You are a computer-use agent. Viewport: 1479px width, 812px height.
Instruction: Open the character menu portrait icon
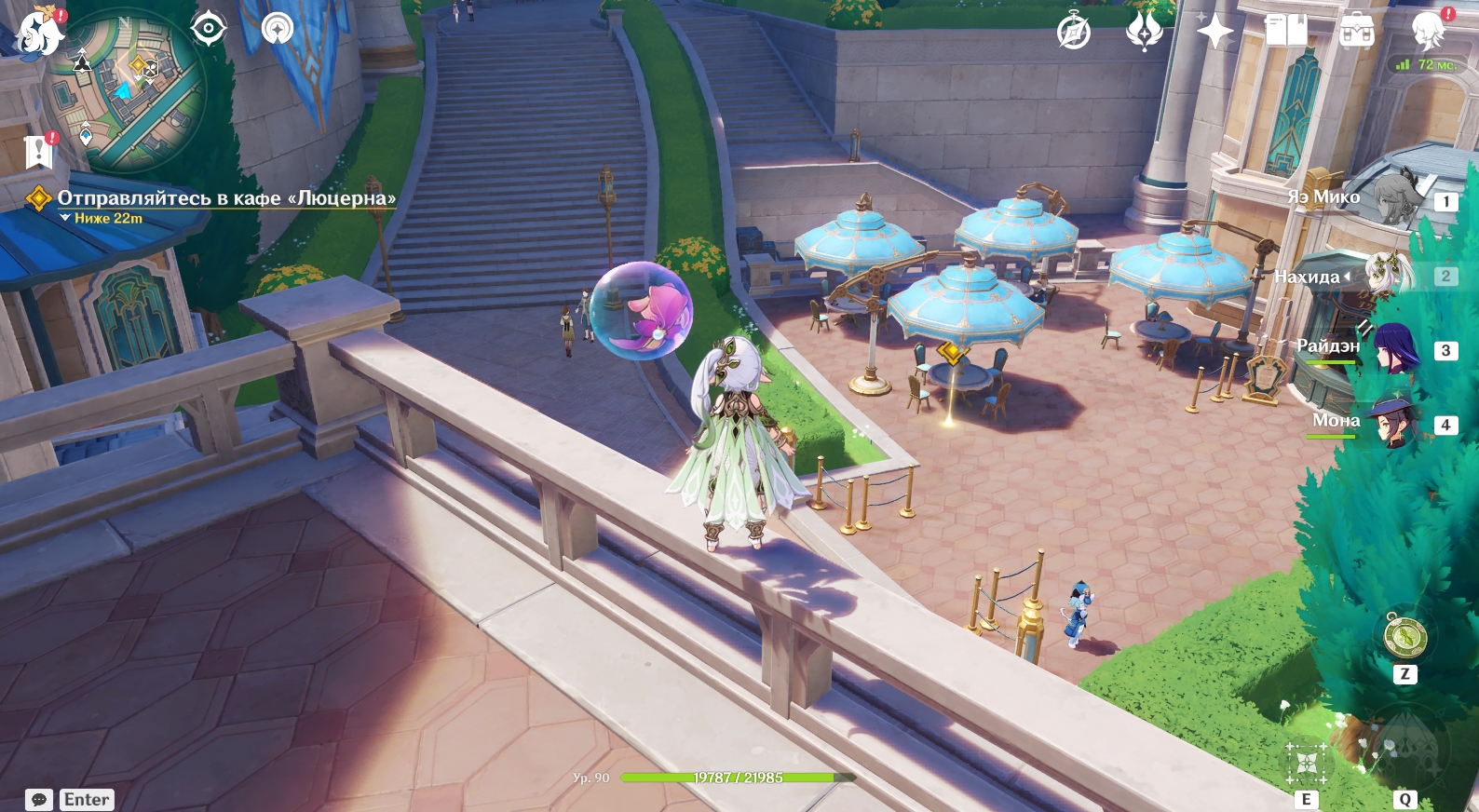click(x=1428, y=32)
